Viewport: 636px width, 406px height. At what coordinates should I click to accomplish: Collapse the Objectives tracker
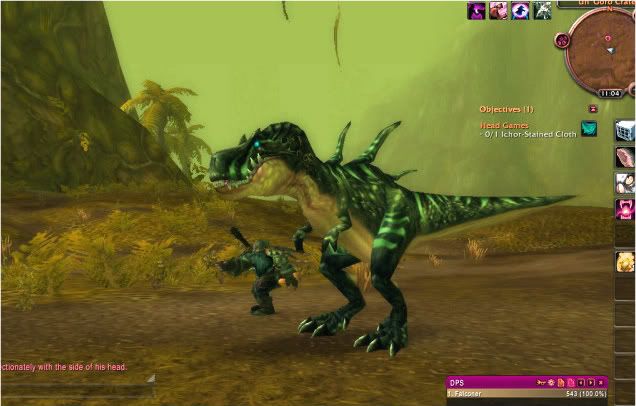point(593,108)
